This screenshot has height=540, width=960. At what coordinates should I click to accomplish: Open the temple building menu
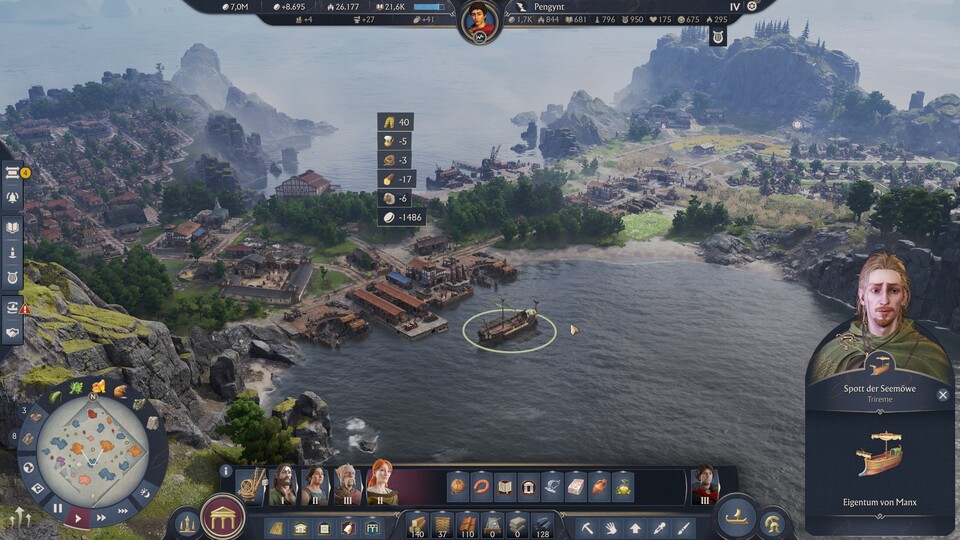pos(223,516)
